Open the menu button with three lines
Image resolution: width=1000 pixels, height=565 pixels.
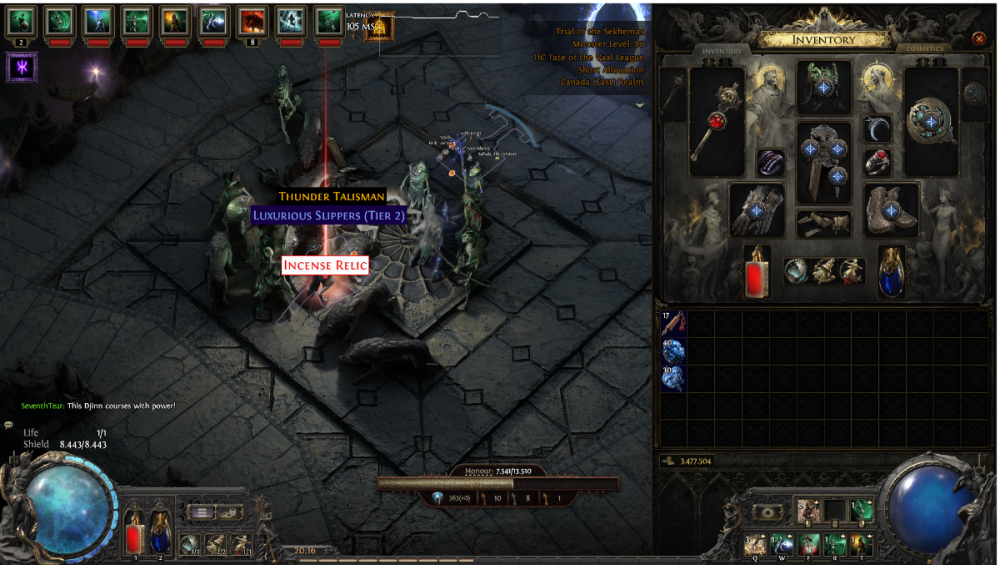[x=202, y=512]
